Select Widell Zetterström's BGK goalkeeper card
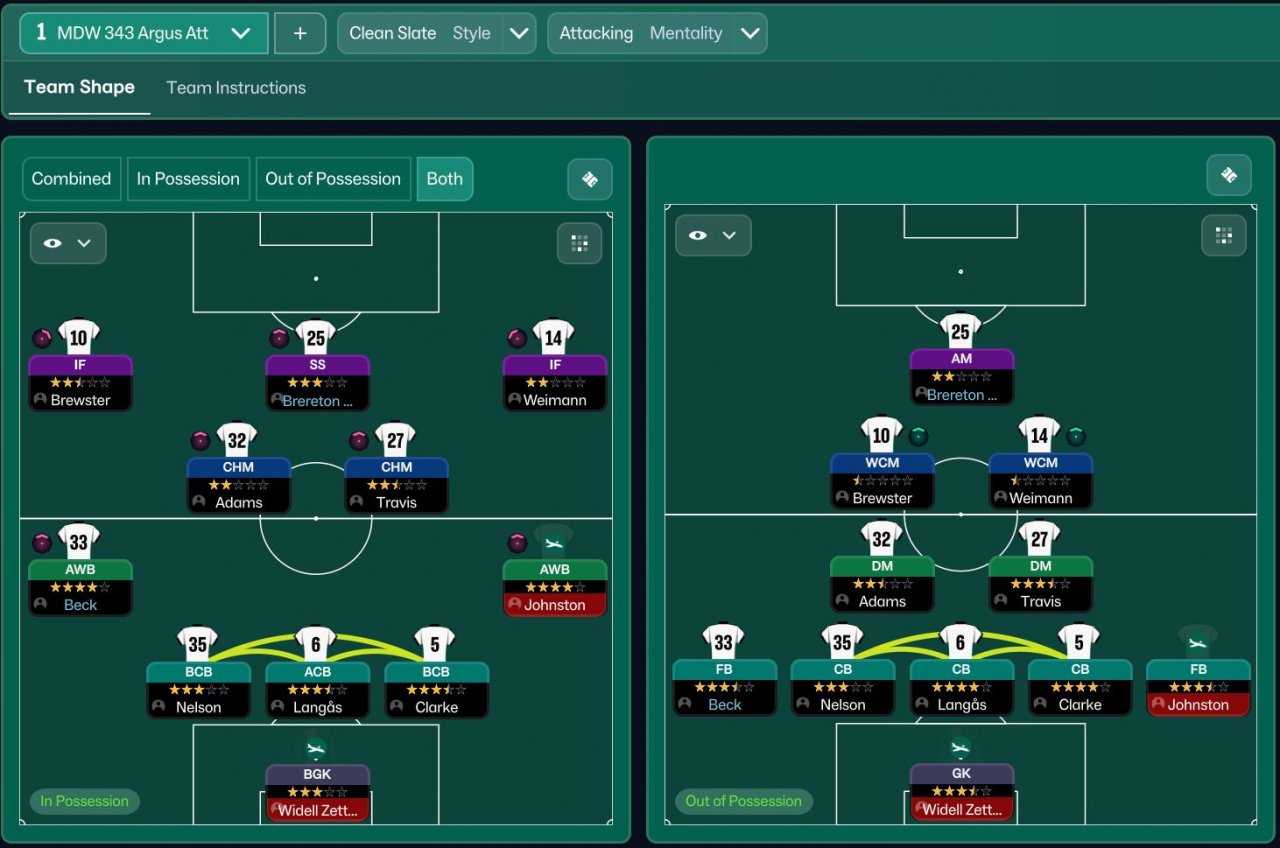Viewport: 1280px width, 848px height. click(318, 793)
